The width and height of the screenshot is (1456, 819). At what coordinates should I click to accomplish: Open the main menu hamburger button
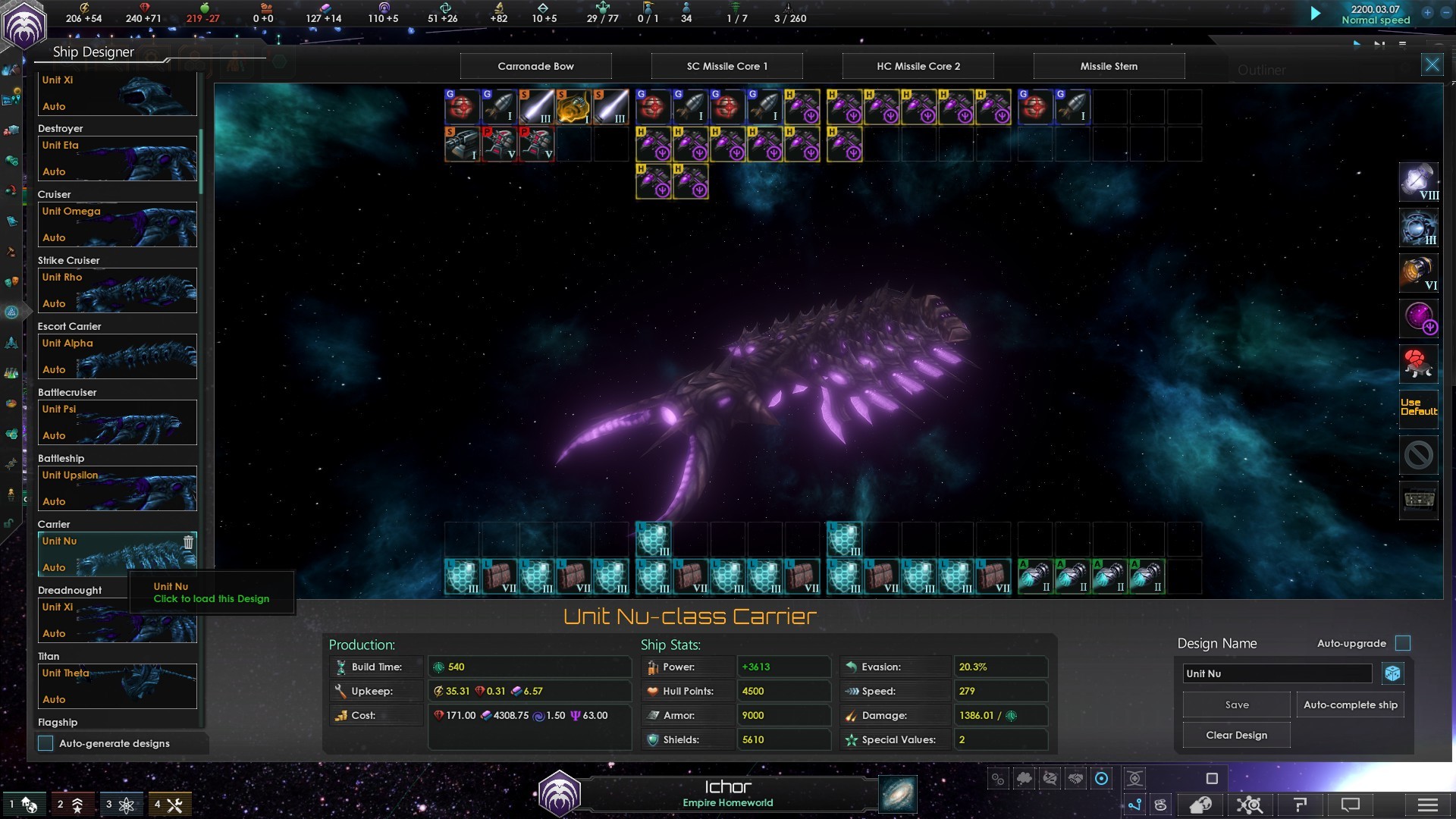[x=1427, y=805]
